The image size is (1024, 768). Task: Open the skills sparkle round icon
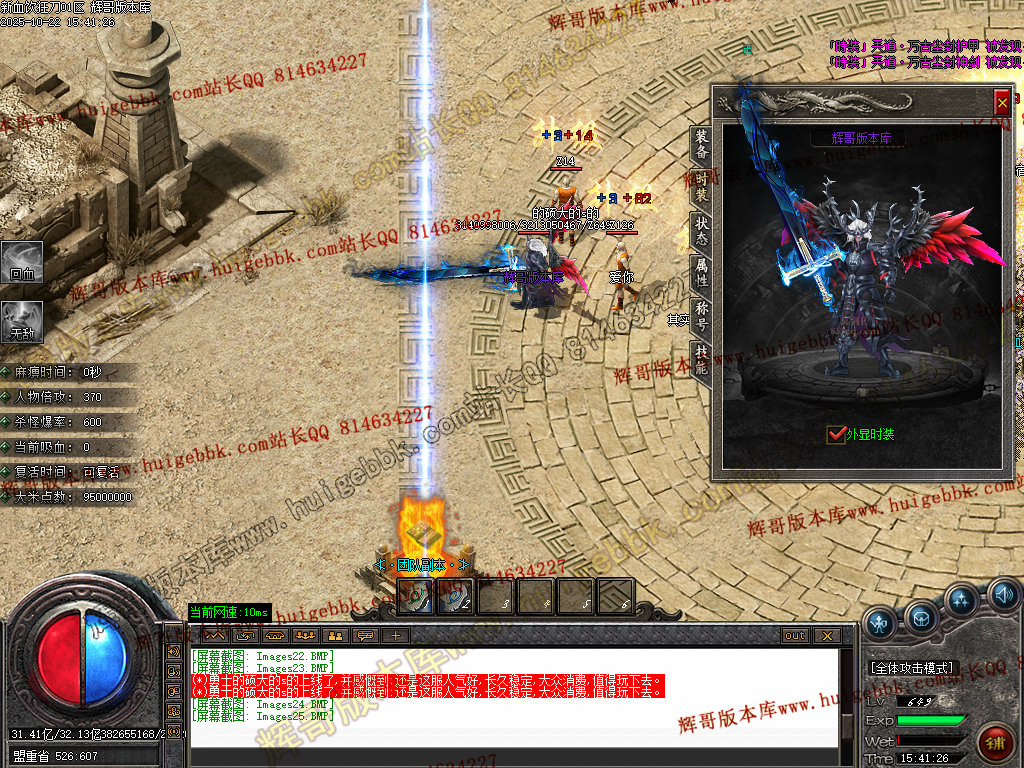[x=962, y=601]
